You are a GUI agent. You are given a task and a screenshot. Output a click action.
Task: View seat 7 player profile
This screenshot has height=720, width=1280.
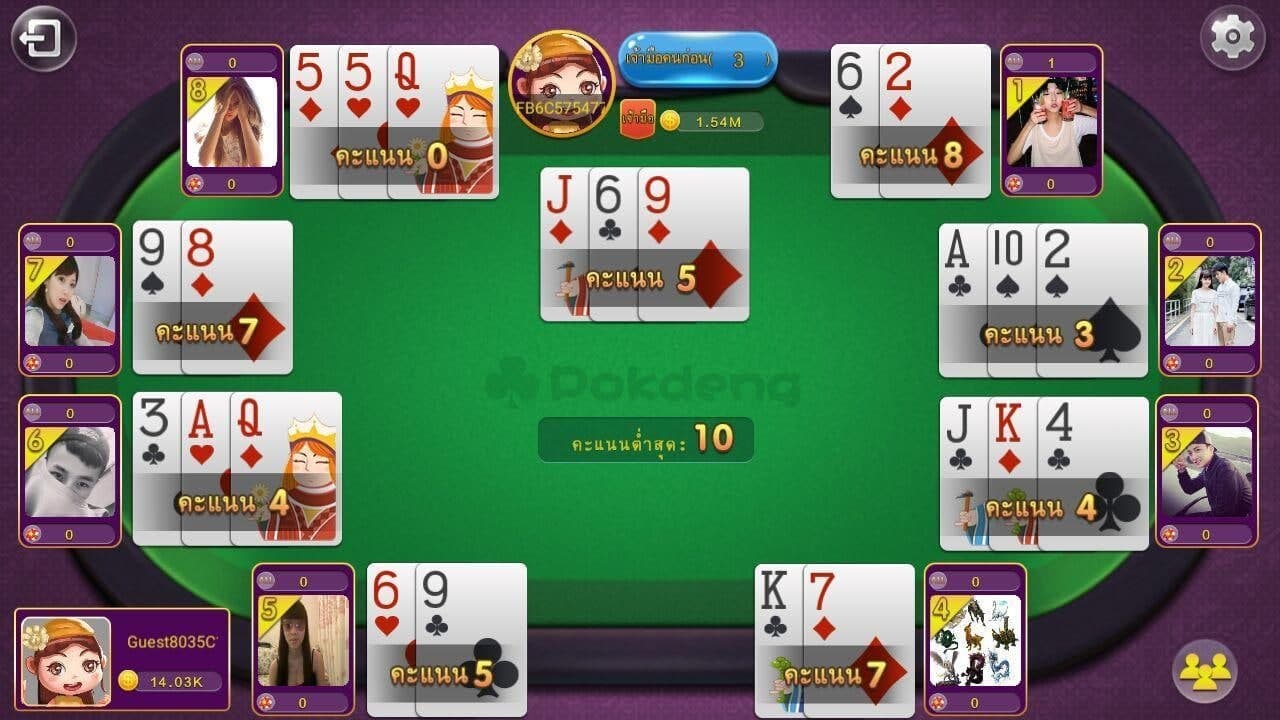click(x=70, y=300)
